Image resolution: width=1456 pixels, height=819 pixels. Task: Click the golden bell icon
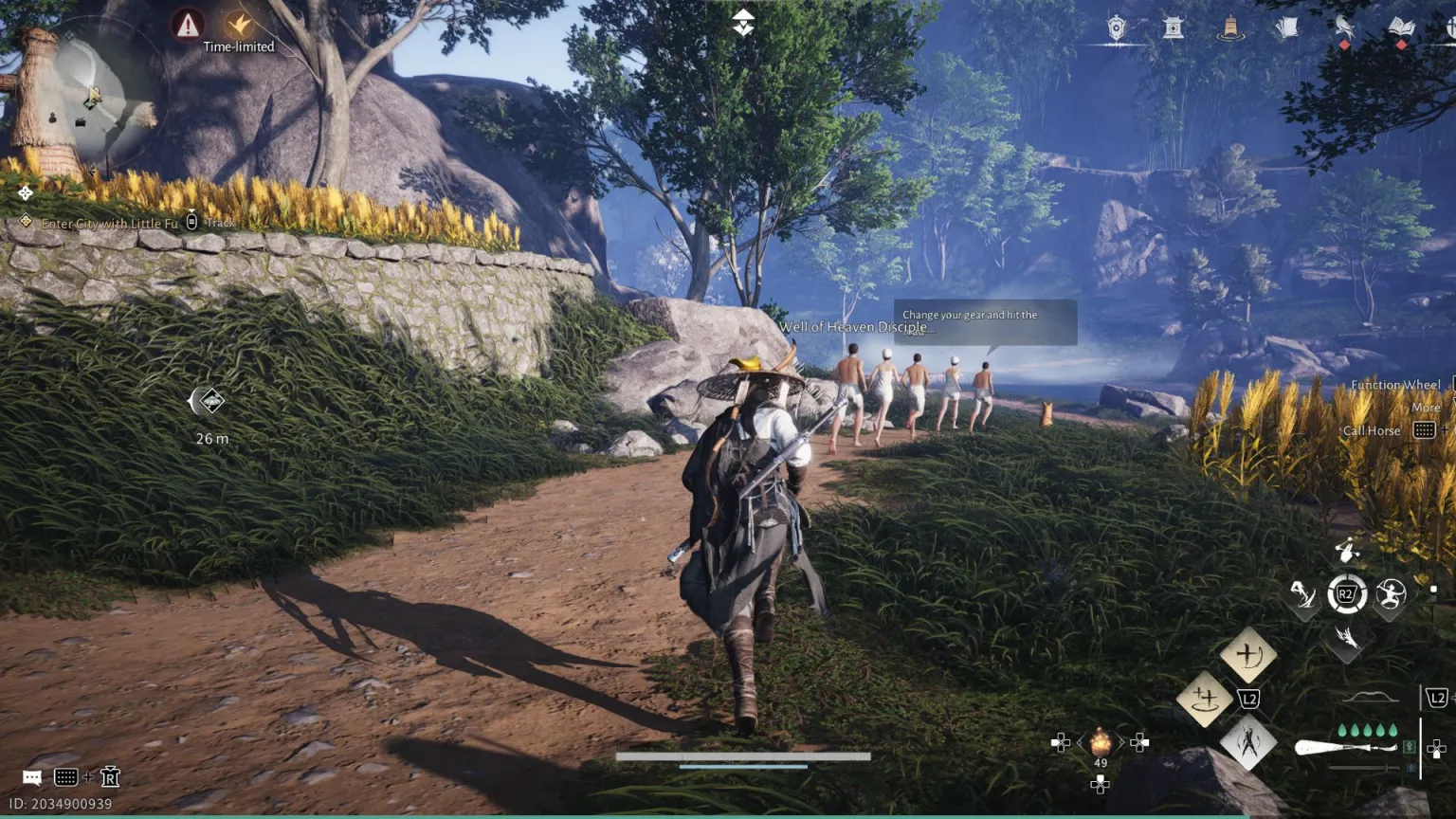(x=1230, y=28)
